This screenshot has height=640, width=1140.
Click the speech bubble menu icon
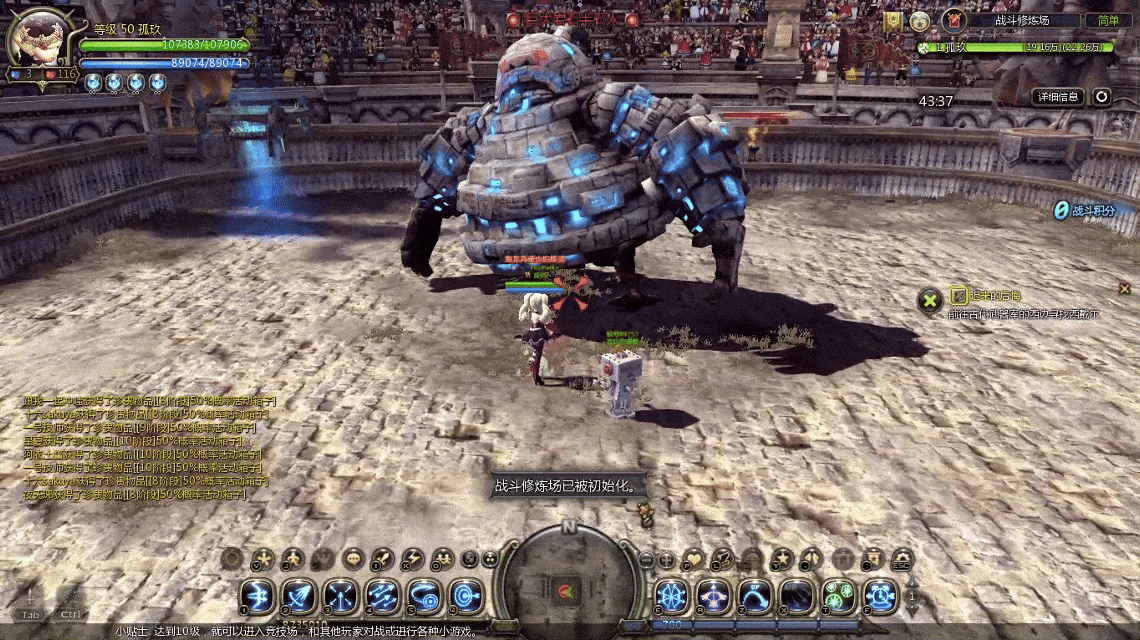click(352, 558)
